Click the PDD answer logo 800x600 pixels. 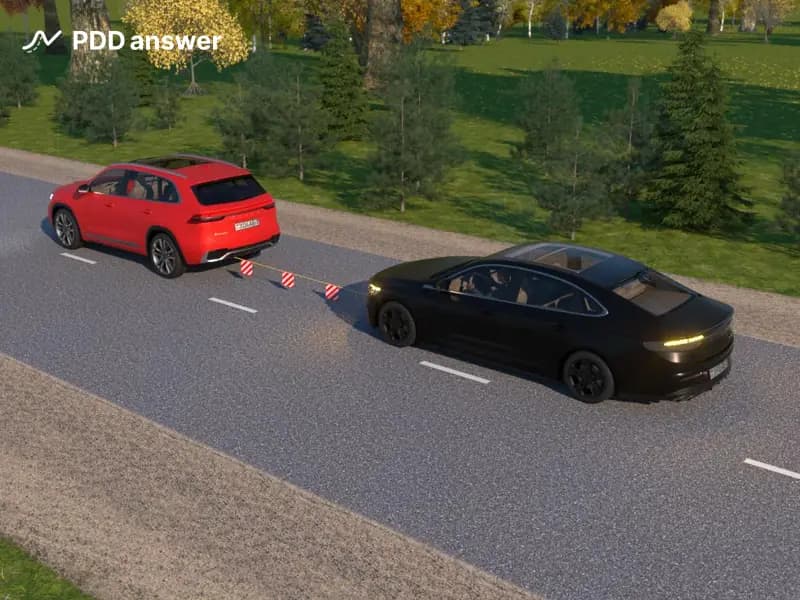(x=122, y=41)
